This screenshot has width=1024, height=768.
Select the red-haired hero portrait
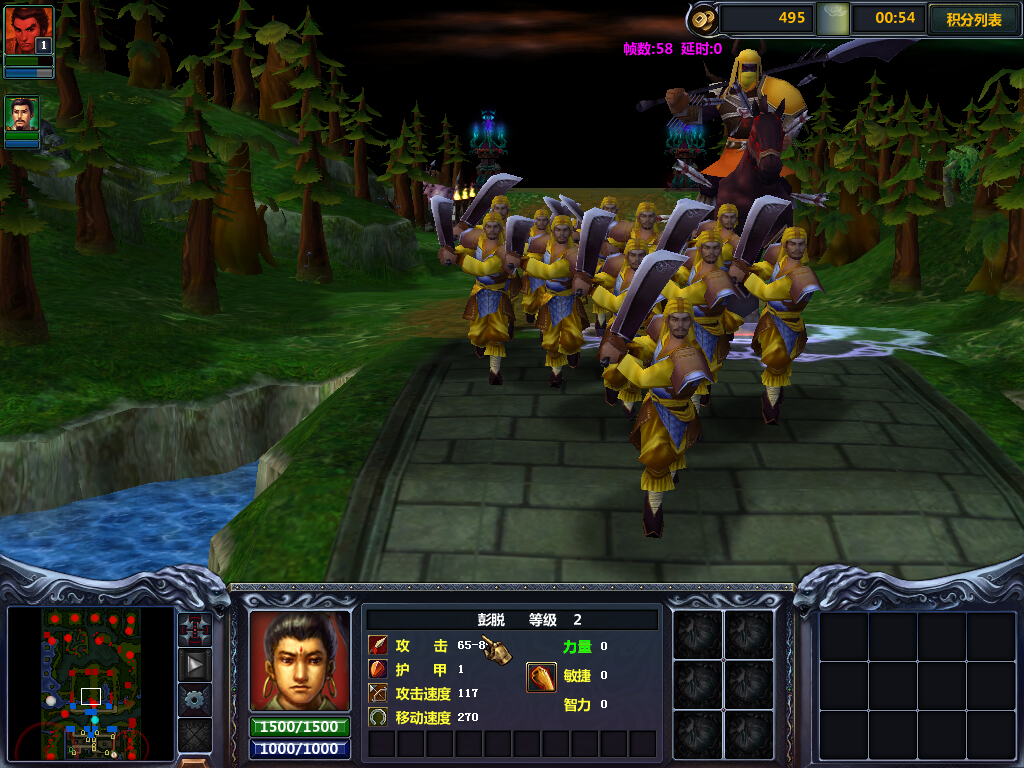click(x=28, y=31)
